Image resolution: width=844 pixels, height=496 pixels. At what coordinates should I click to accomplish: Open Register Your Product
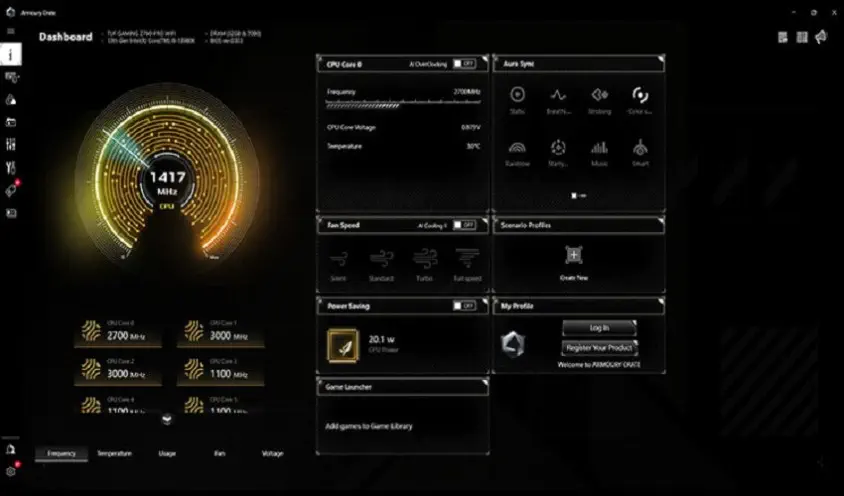pyautogui.click(x=600, y=348)
